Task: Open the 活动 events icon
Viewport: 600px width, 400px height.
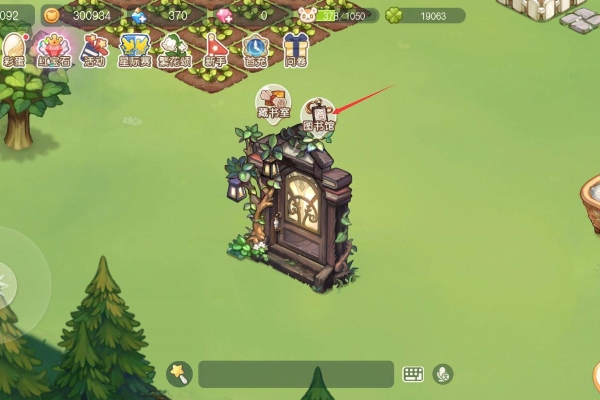Action: 93,50
